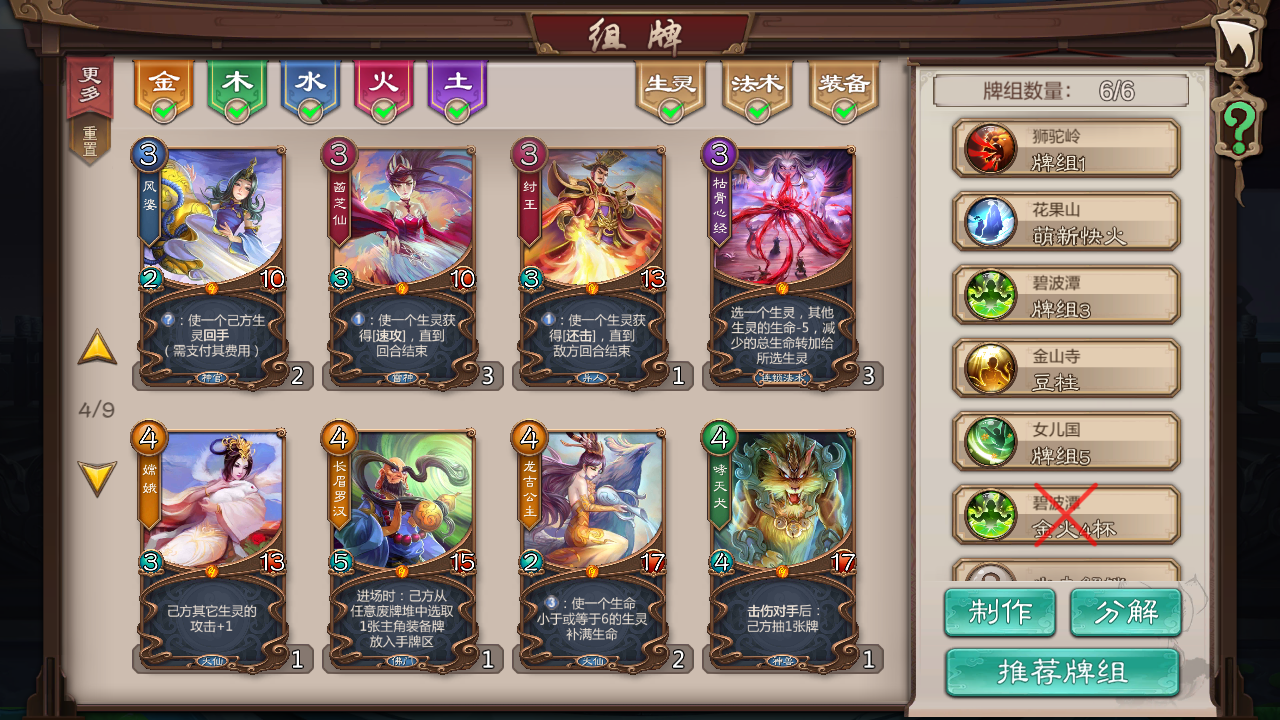The image size is (1280, 720).
Task: Select the 土 element filter icon
Action: pyautogui.click(x=458, y=83)
